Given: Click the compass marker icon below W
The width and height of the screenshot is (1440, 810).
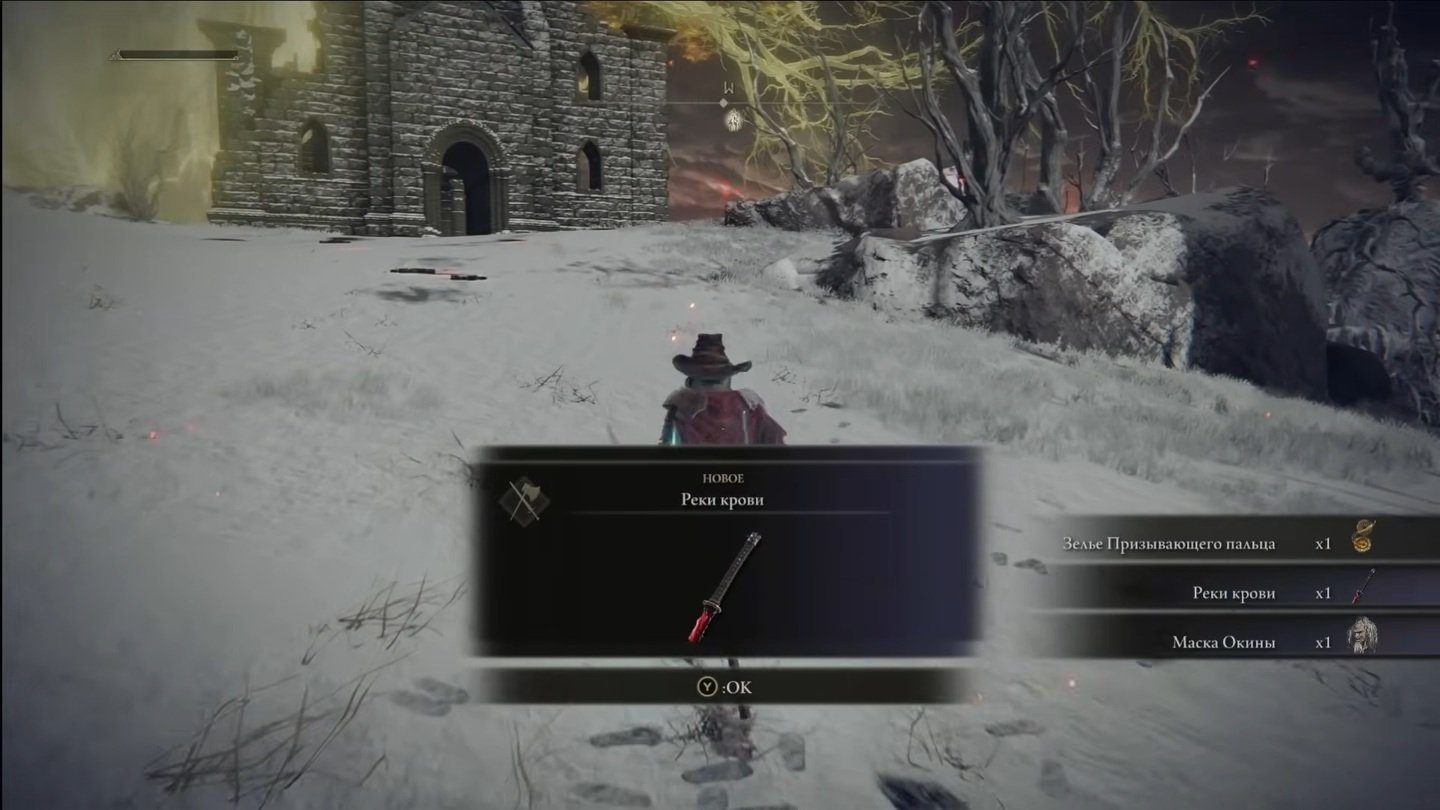Looking at the screenshot, I should [733, 121].
